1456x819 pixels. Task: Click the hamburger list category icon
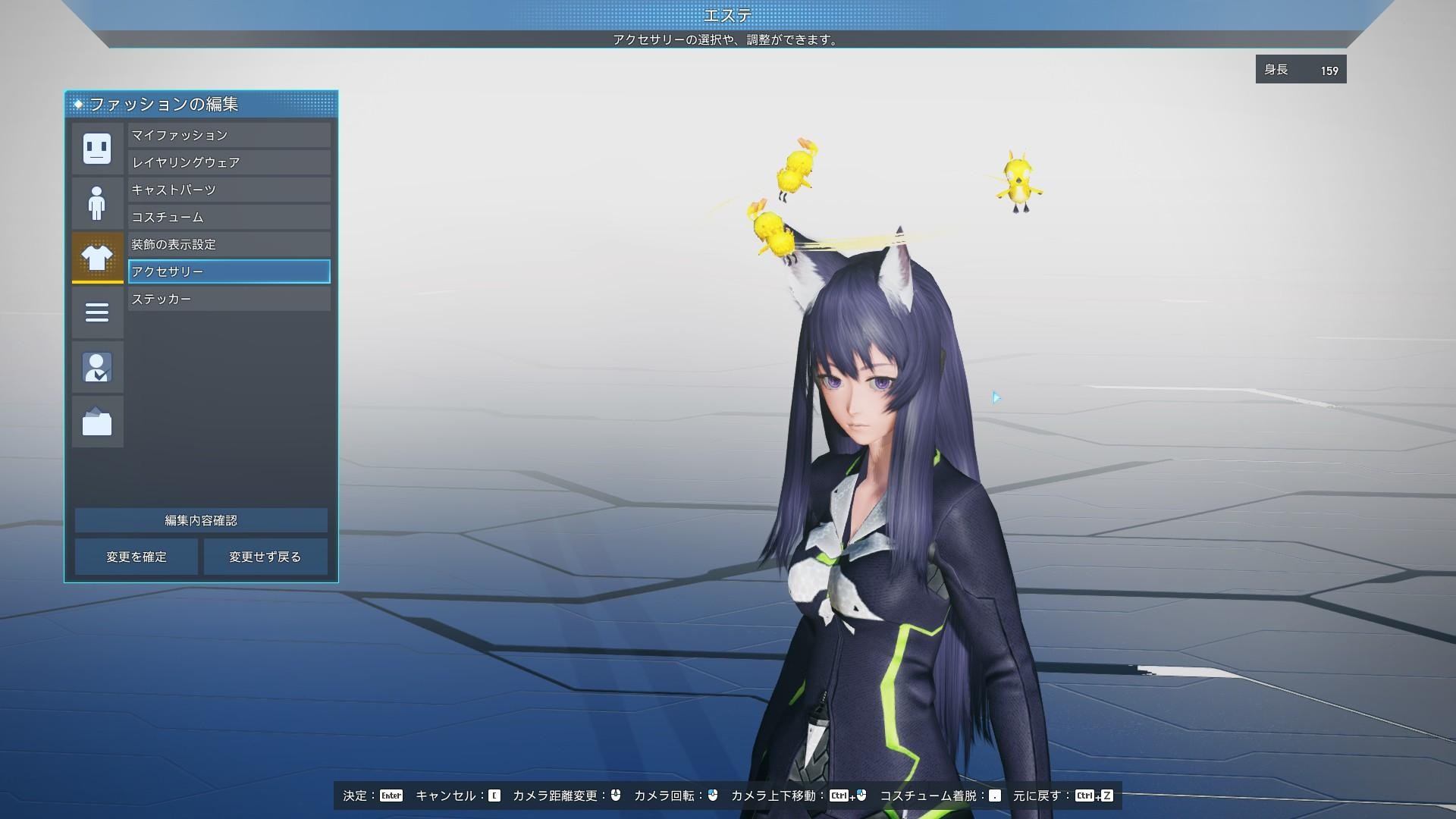97,312
